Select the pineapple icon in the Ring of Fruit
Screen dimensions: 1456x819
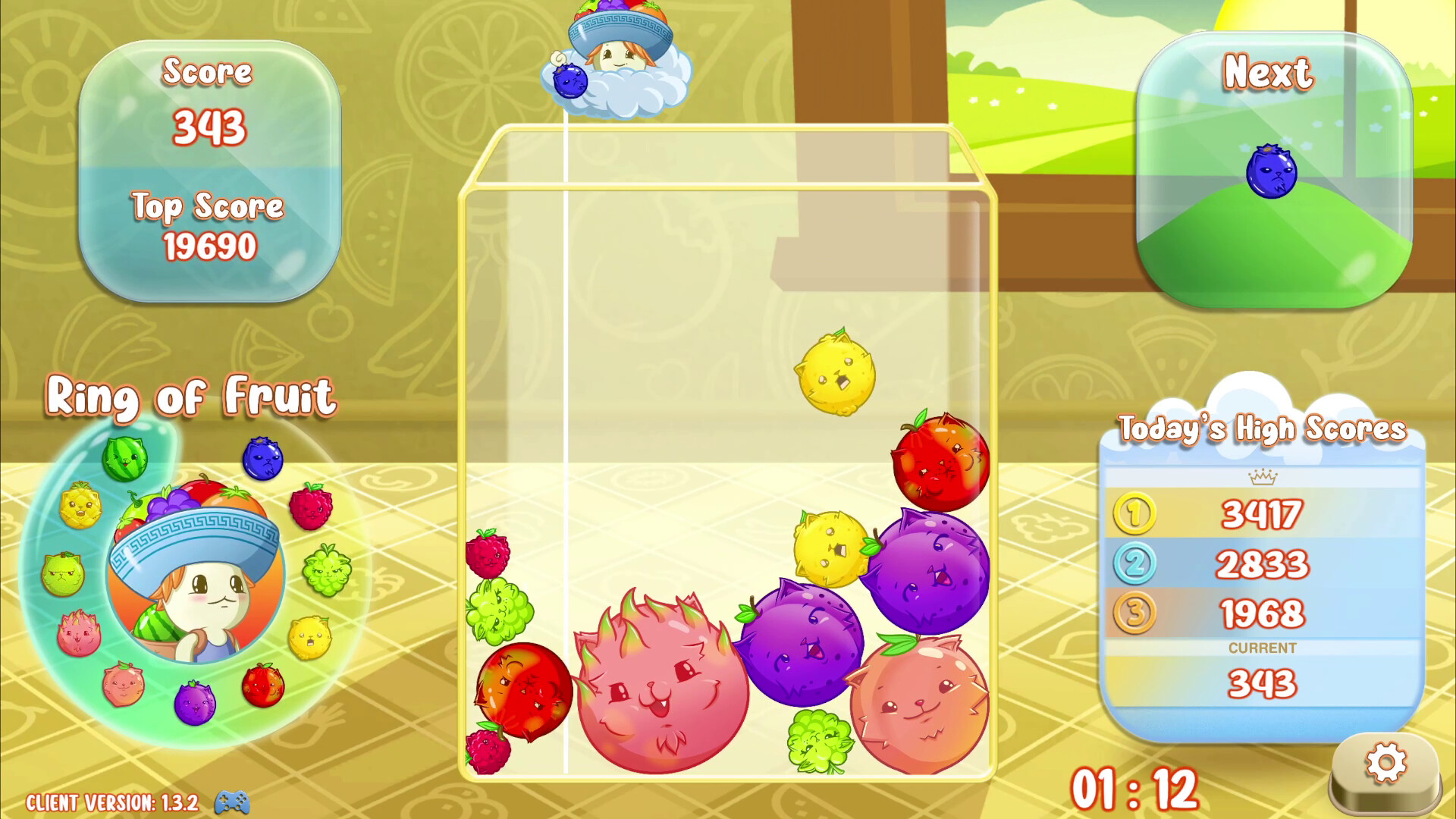click(x=80, y=505)
